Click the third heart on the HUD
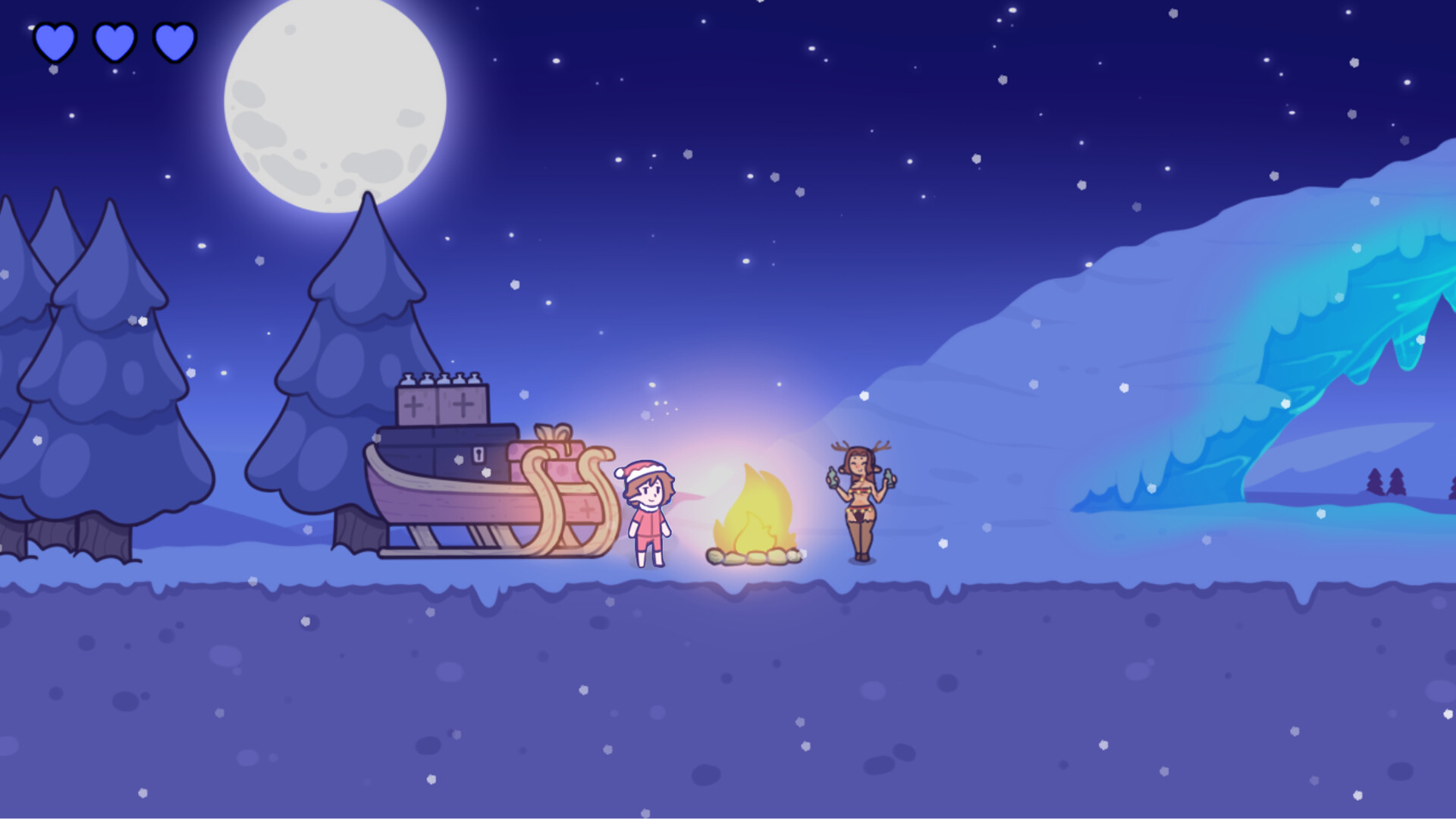1456x819 pixels. click(x=174, y=43)
